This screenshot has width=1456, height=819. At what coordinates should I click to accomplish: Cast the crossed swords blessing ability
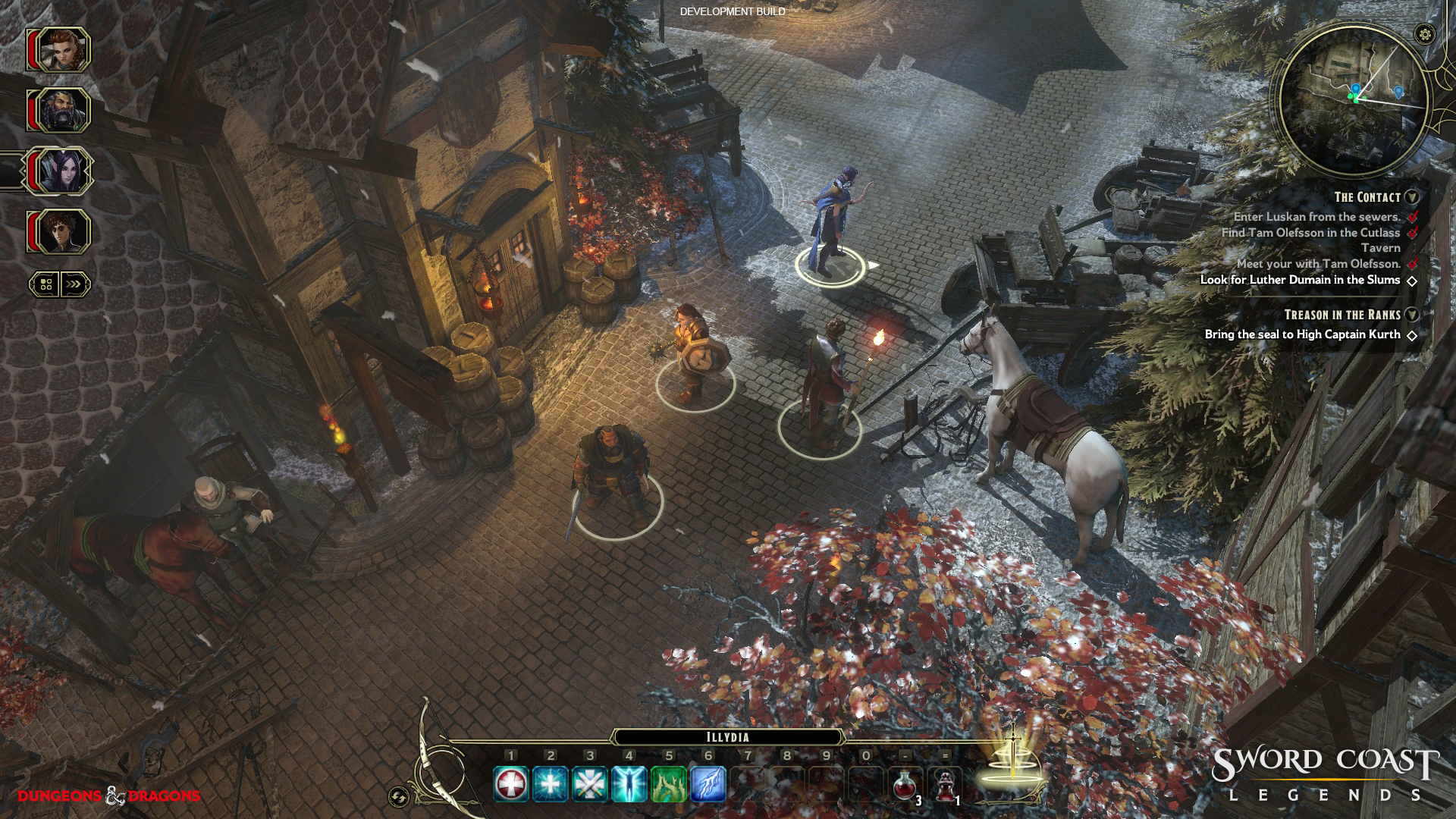[590, 784]
